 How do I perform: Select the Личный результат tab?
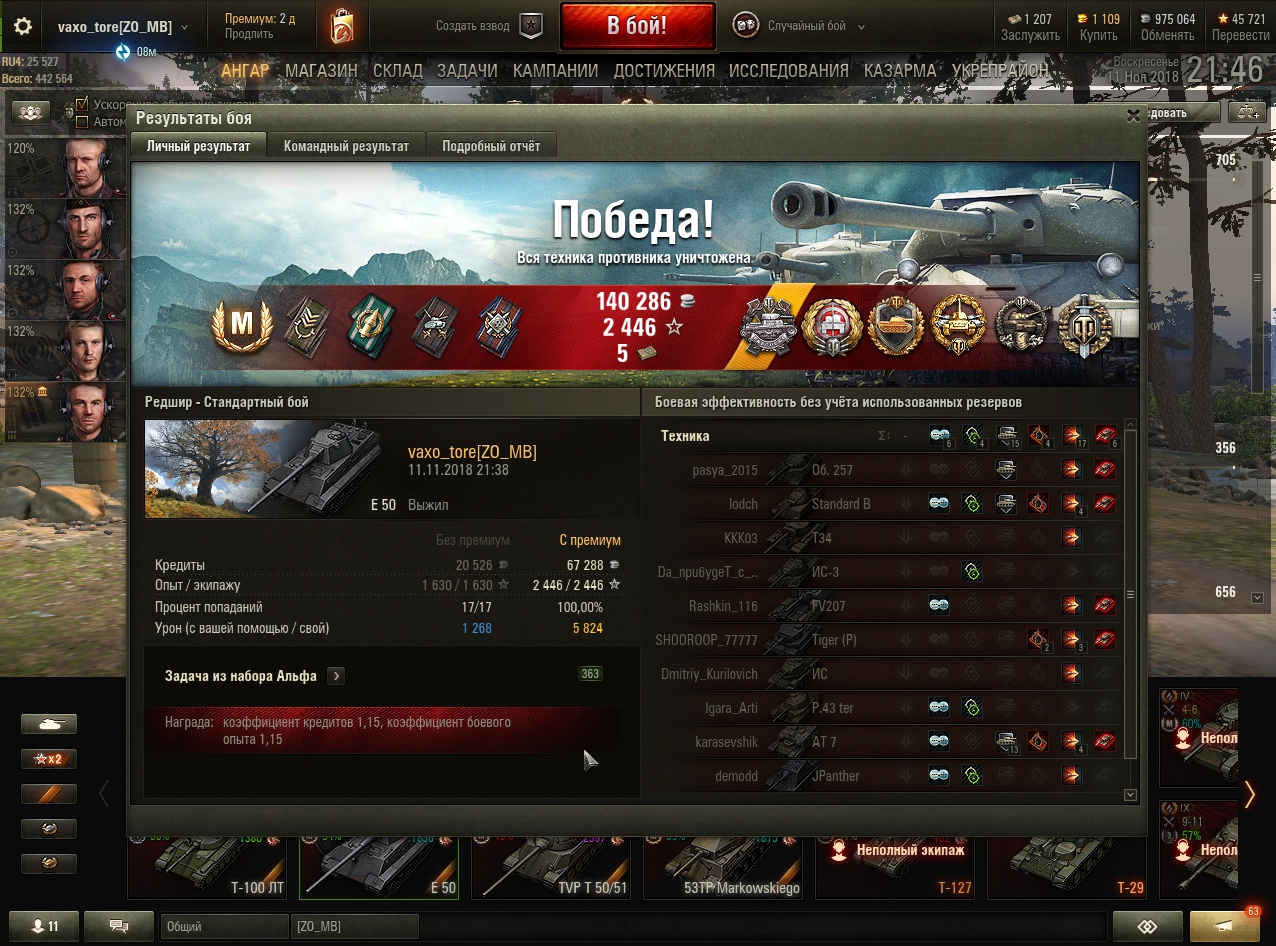pyautogui.click(x=198, y=146)
